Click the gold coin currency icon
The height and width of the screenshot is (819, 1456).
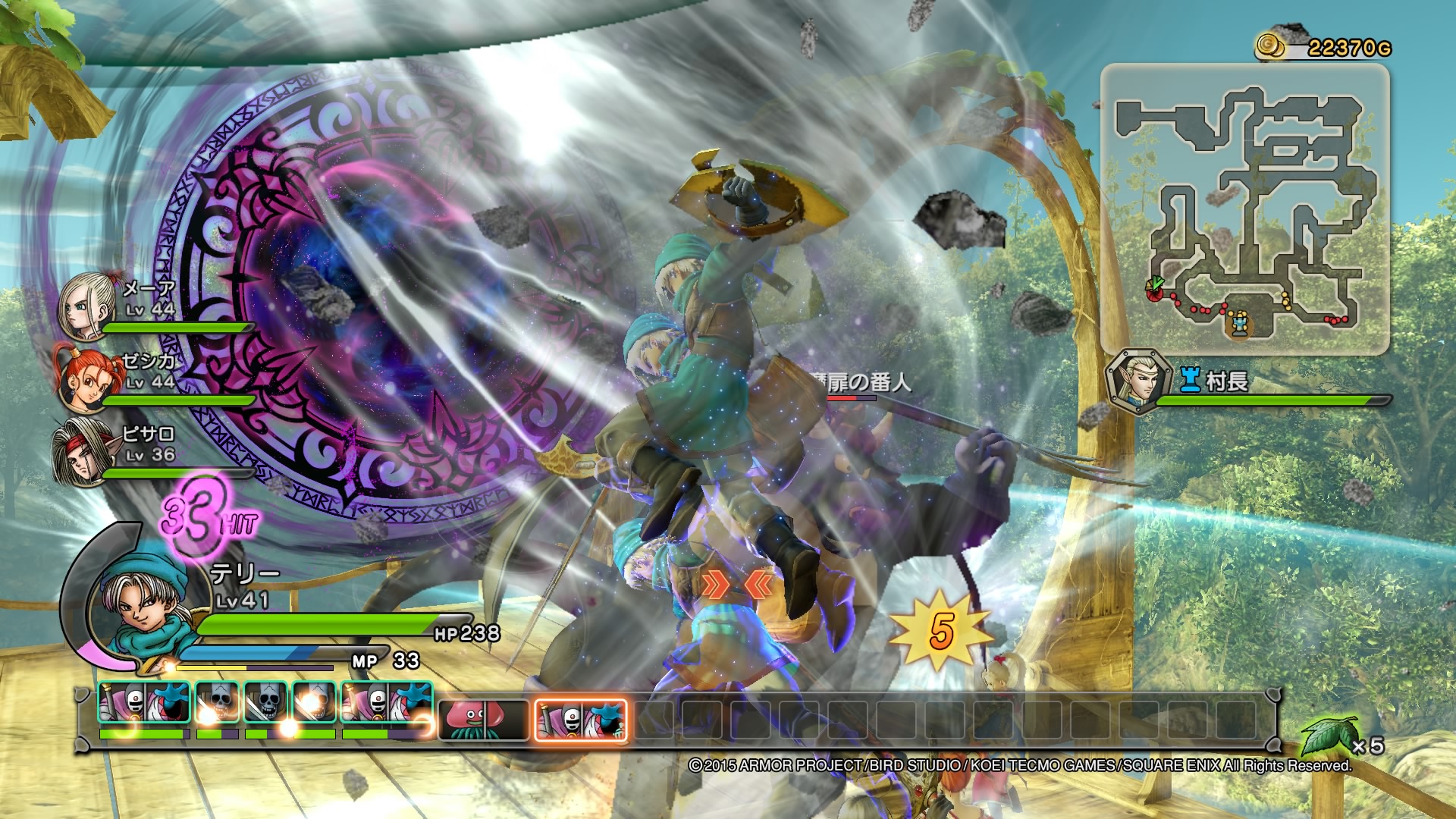pos(1269,45)
